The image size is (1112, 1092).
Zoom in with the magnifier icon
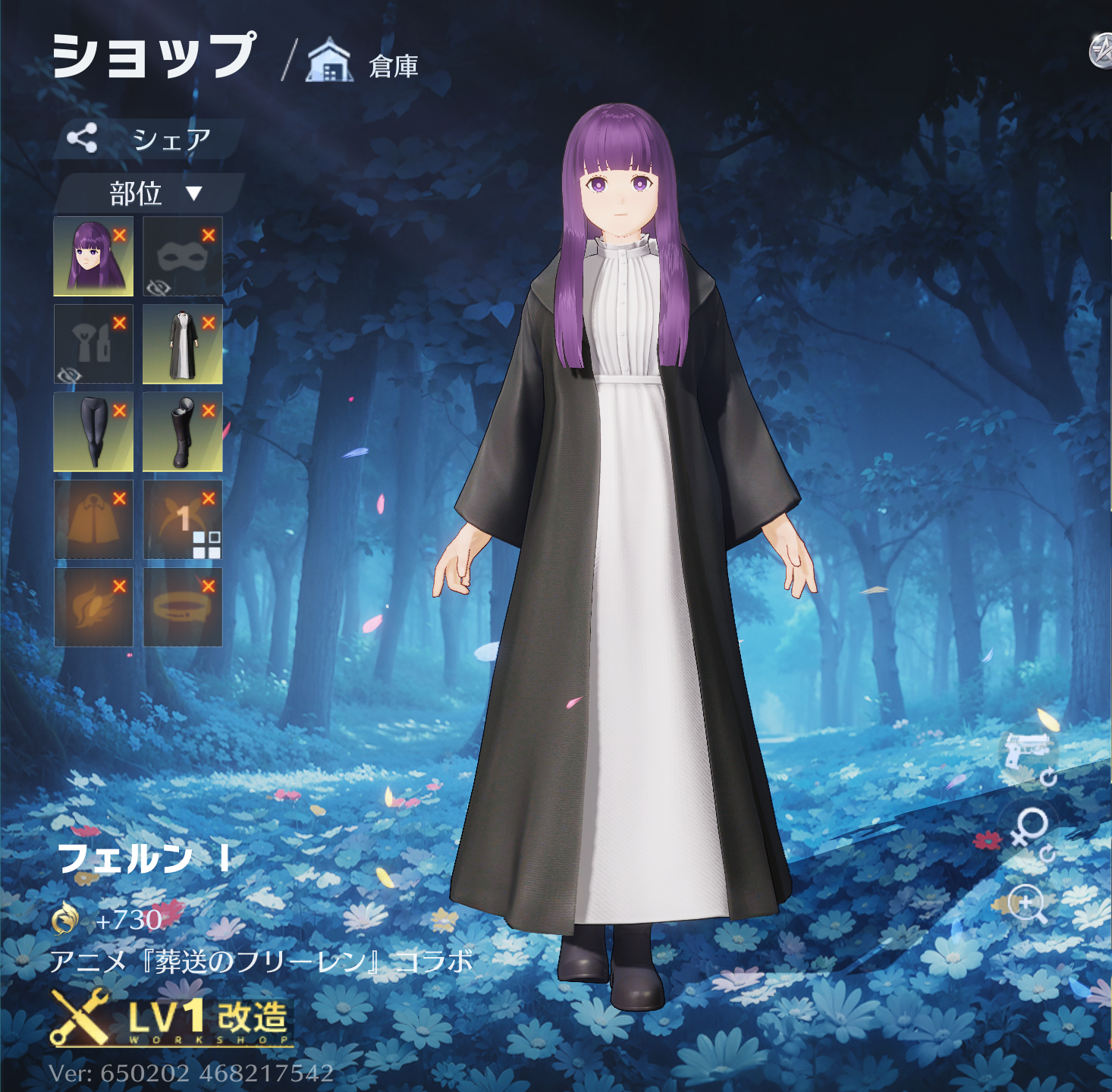click(x=1029, y=905)
